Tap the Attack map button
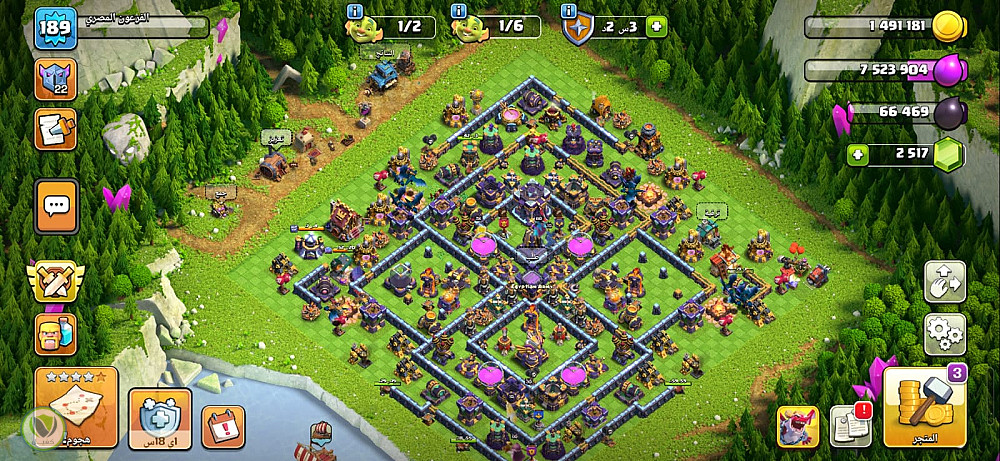The width and height of the screenshot is (1000, 461). (x=76, y=407)
